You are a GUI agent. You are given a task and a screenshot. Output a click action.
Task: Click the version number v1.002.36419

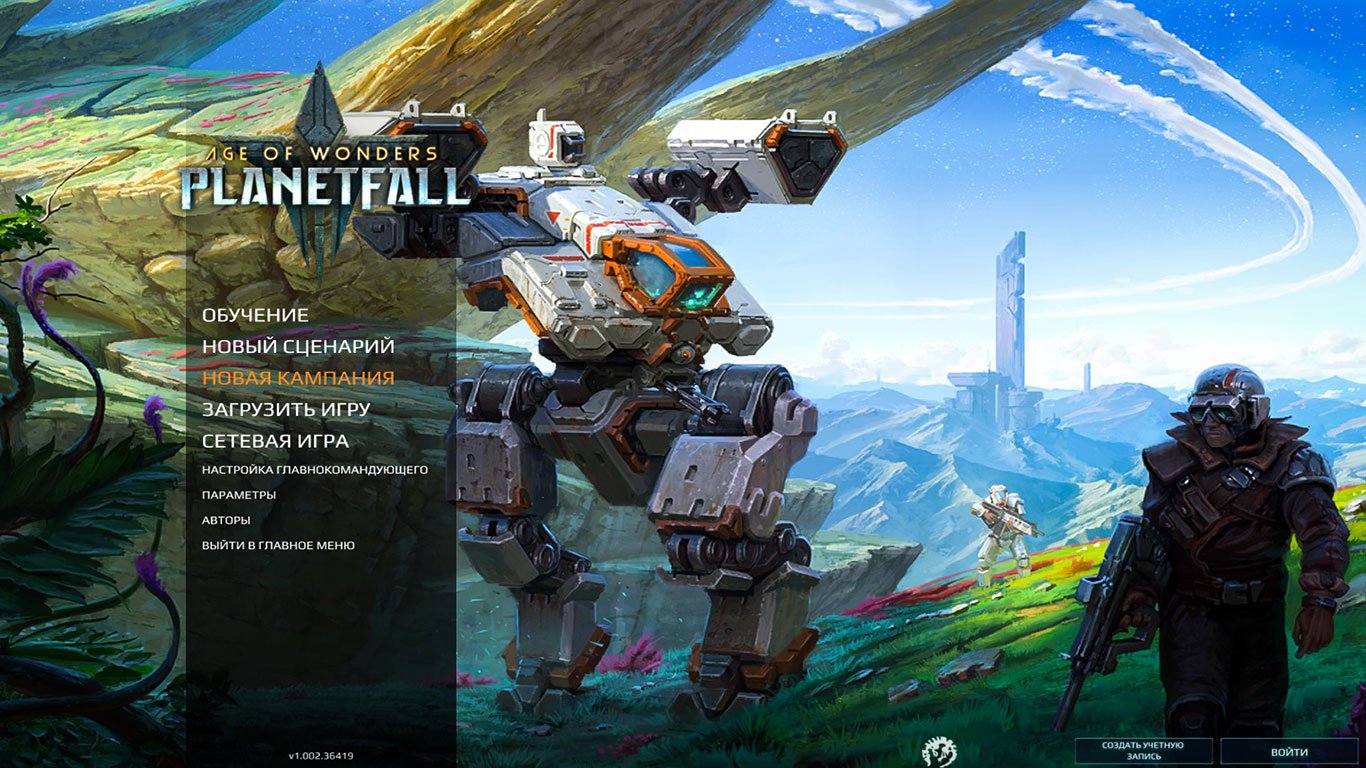click(321, 755)
